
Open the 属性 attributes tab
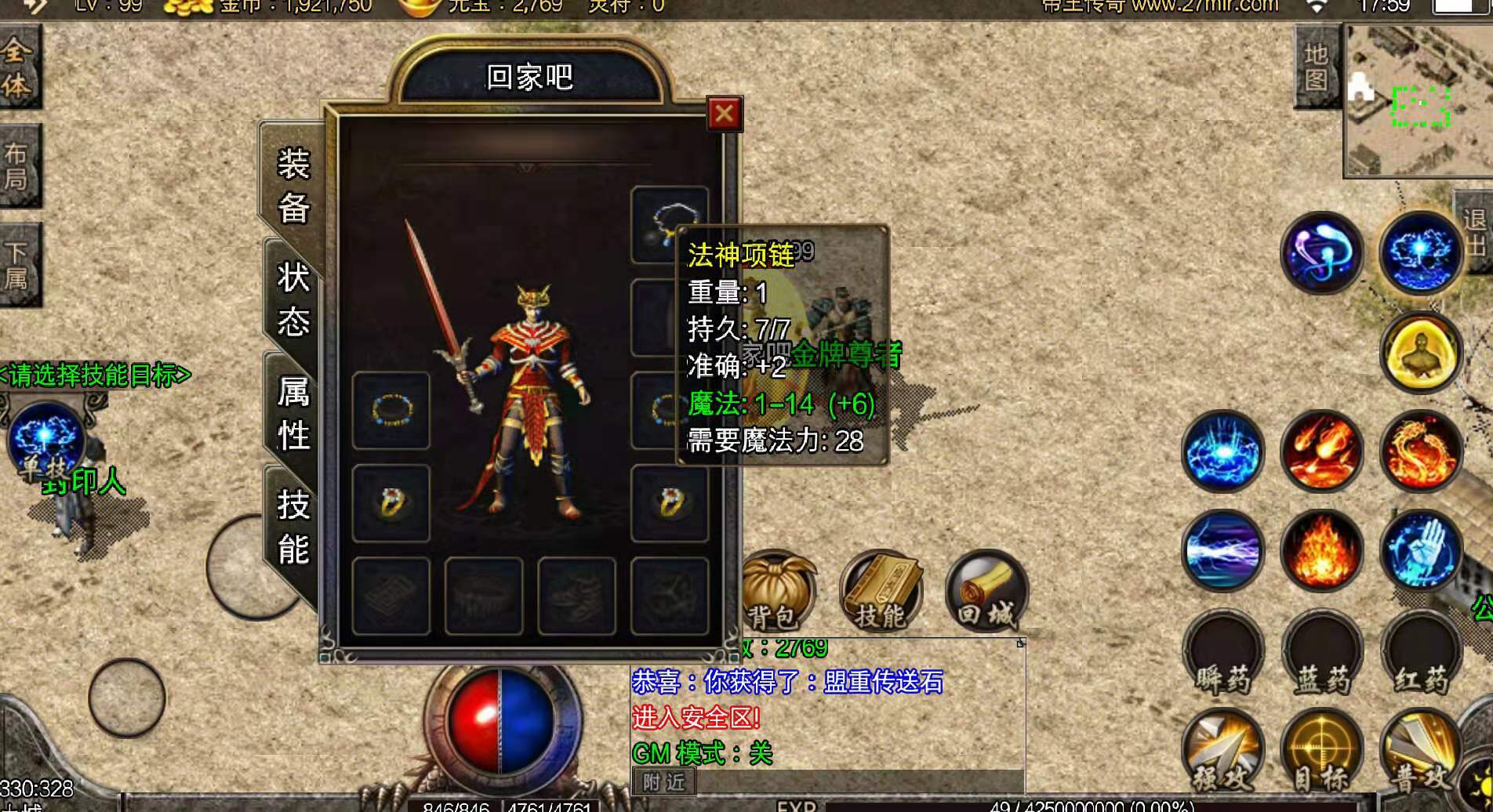tap(293, 412)
